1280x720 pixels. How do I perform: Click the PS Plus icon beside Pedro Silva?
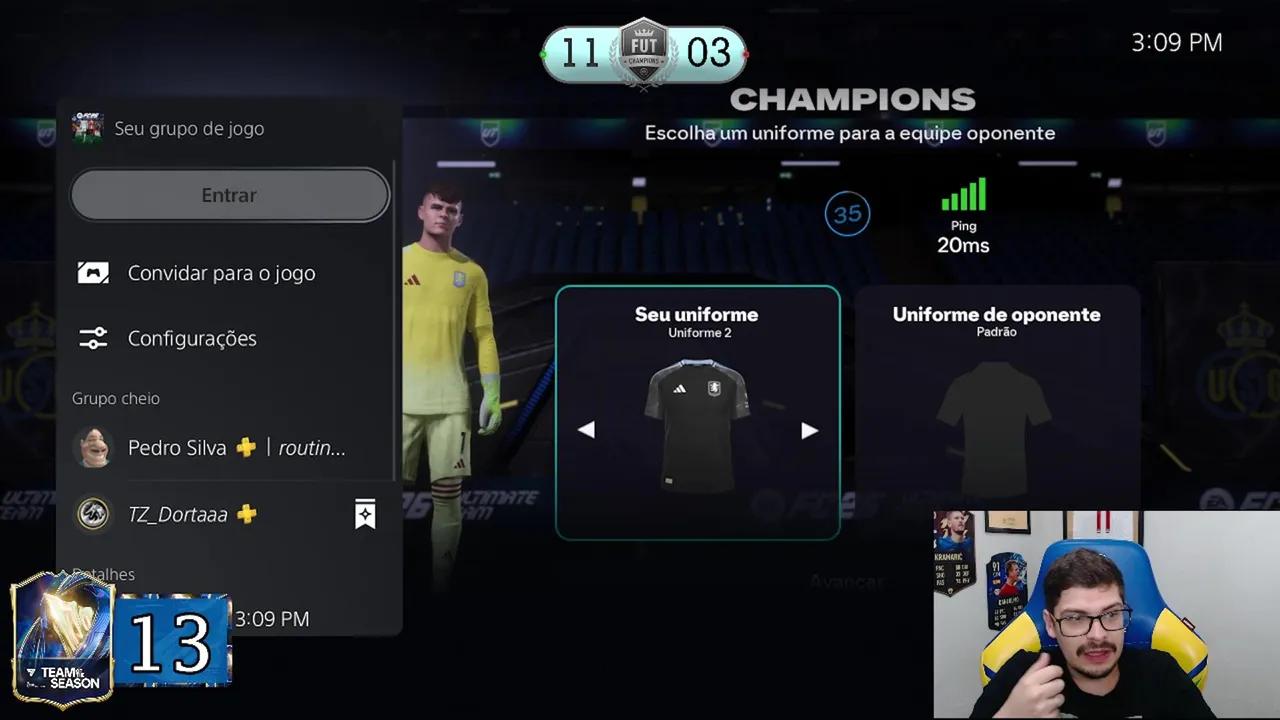click(246, 447)
